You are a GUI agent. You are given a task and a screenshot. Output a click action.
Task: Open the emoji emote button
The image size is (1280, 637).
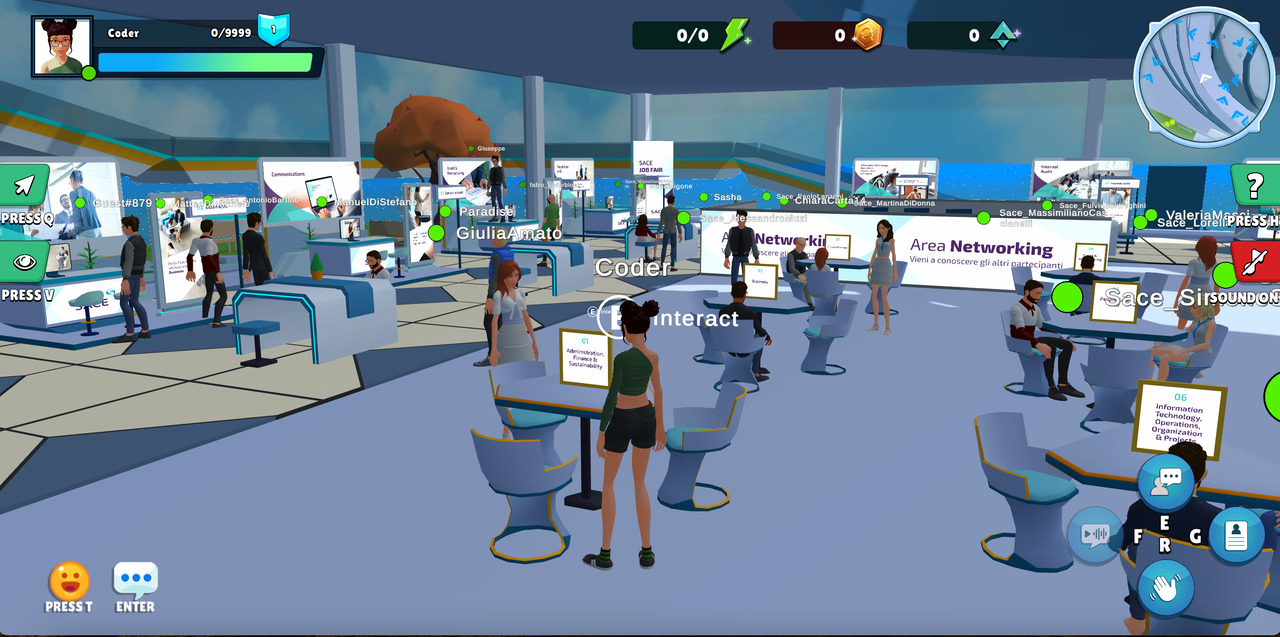(x=69, y=581)
